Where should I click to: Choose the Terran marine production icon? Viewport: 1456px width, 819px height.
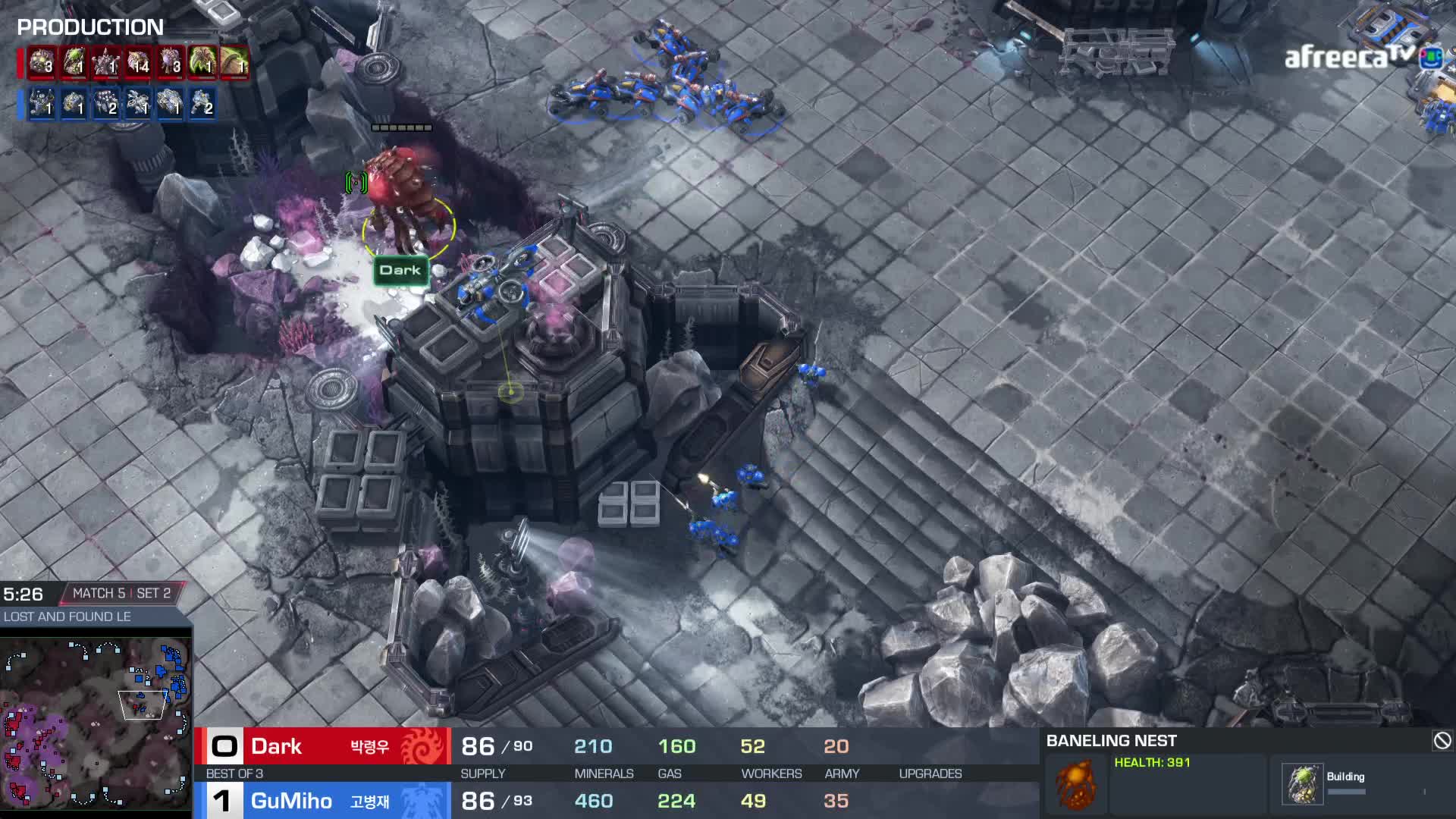click(202, 103)
